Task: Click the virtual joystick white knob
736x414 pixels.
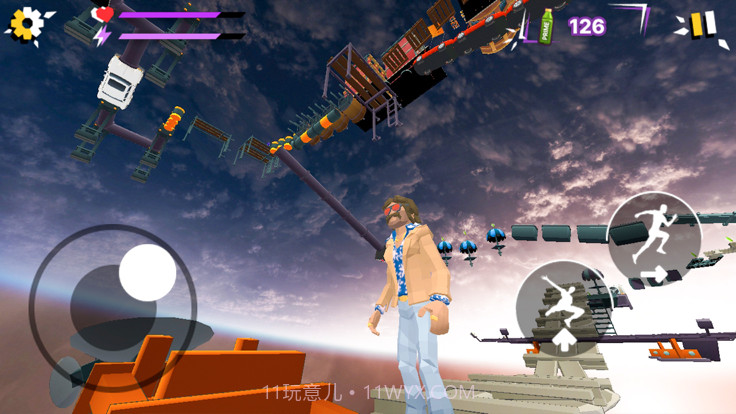Action: click(148, 272)
